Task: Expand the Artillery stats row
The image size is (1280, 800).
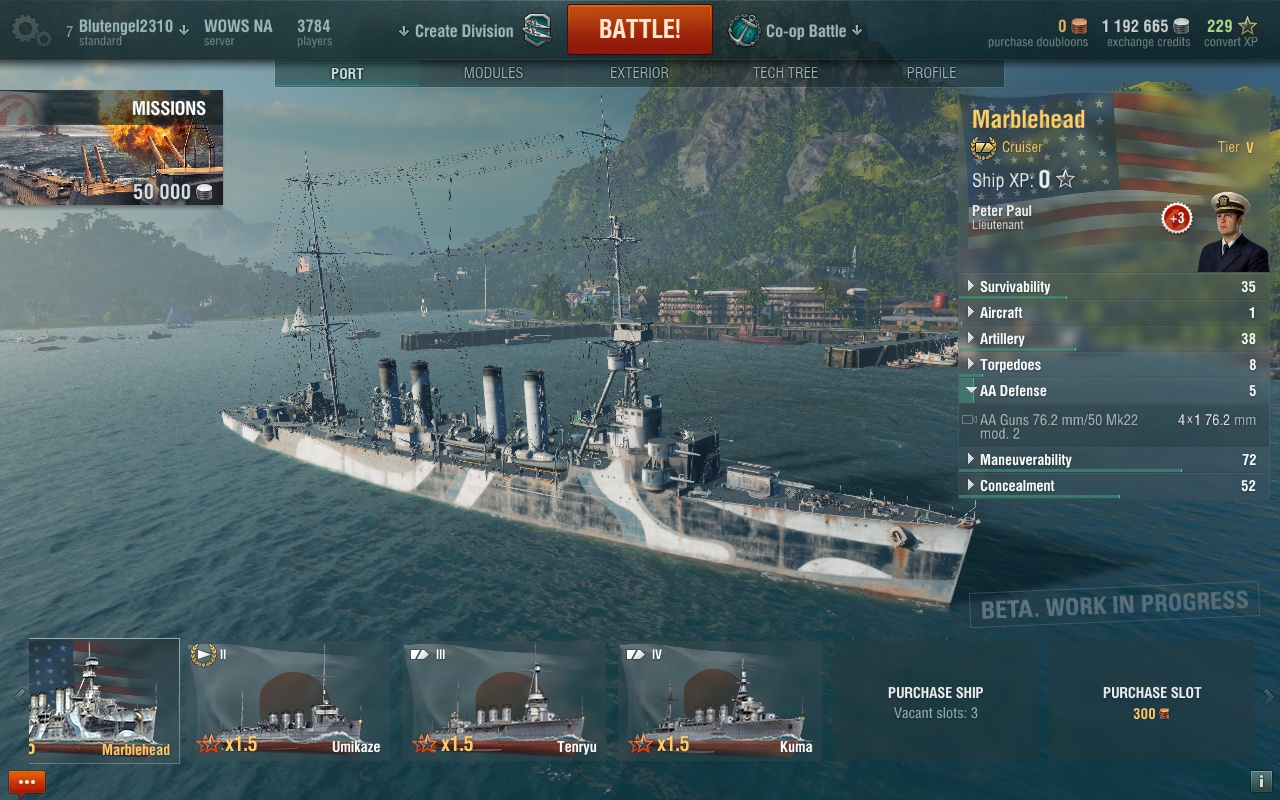Action: pos(1002,339)
